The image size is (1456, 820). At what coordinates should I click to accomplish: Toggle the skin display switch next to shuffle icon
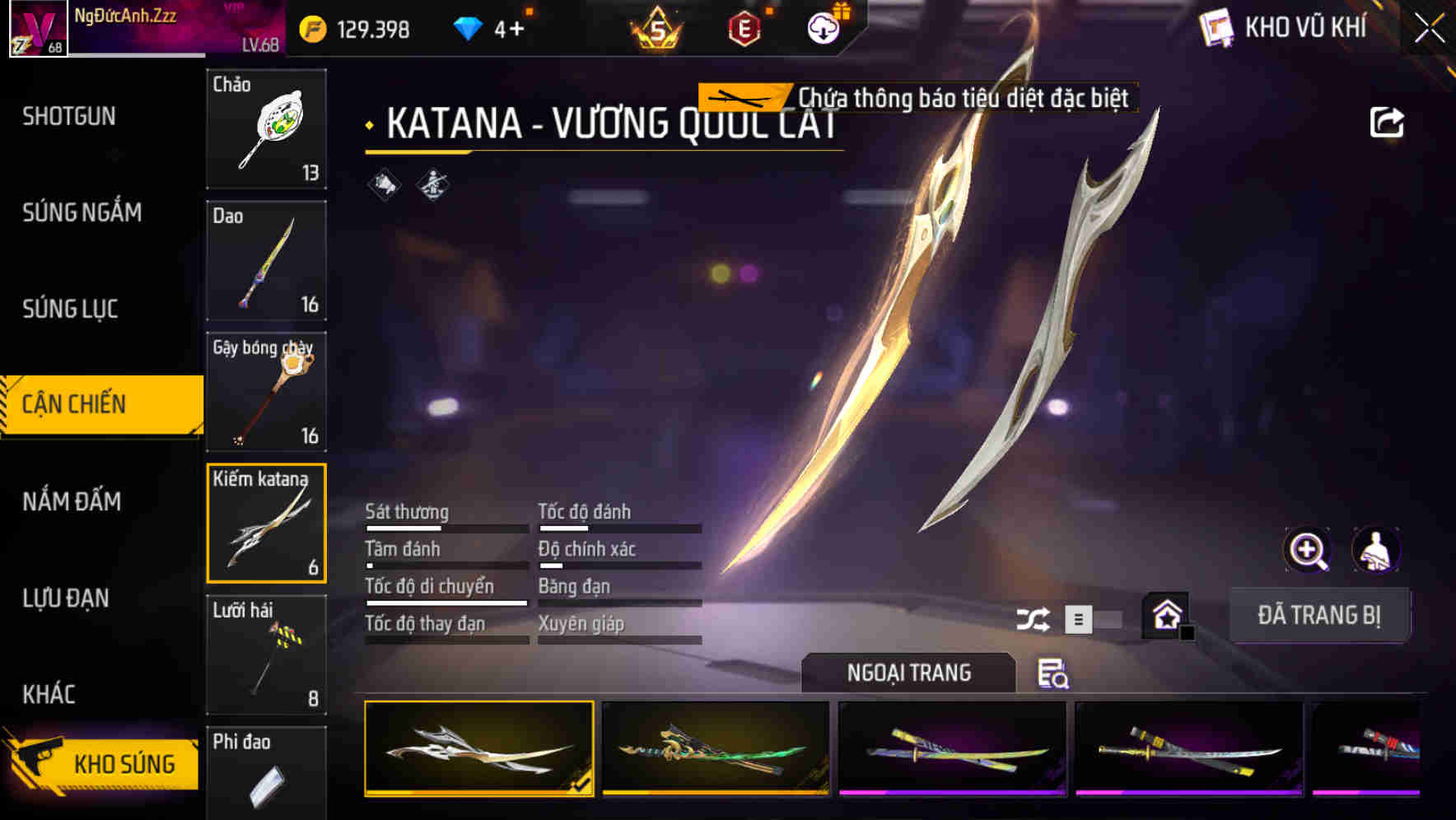(1095, 619)
